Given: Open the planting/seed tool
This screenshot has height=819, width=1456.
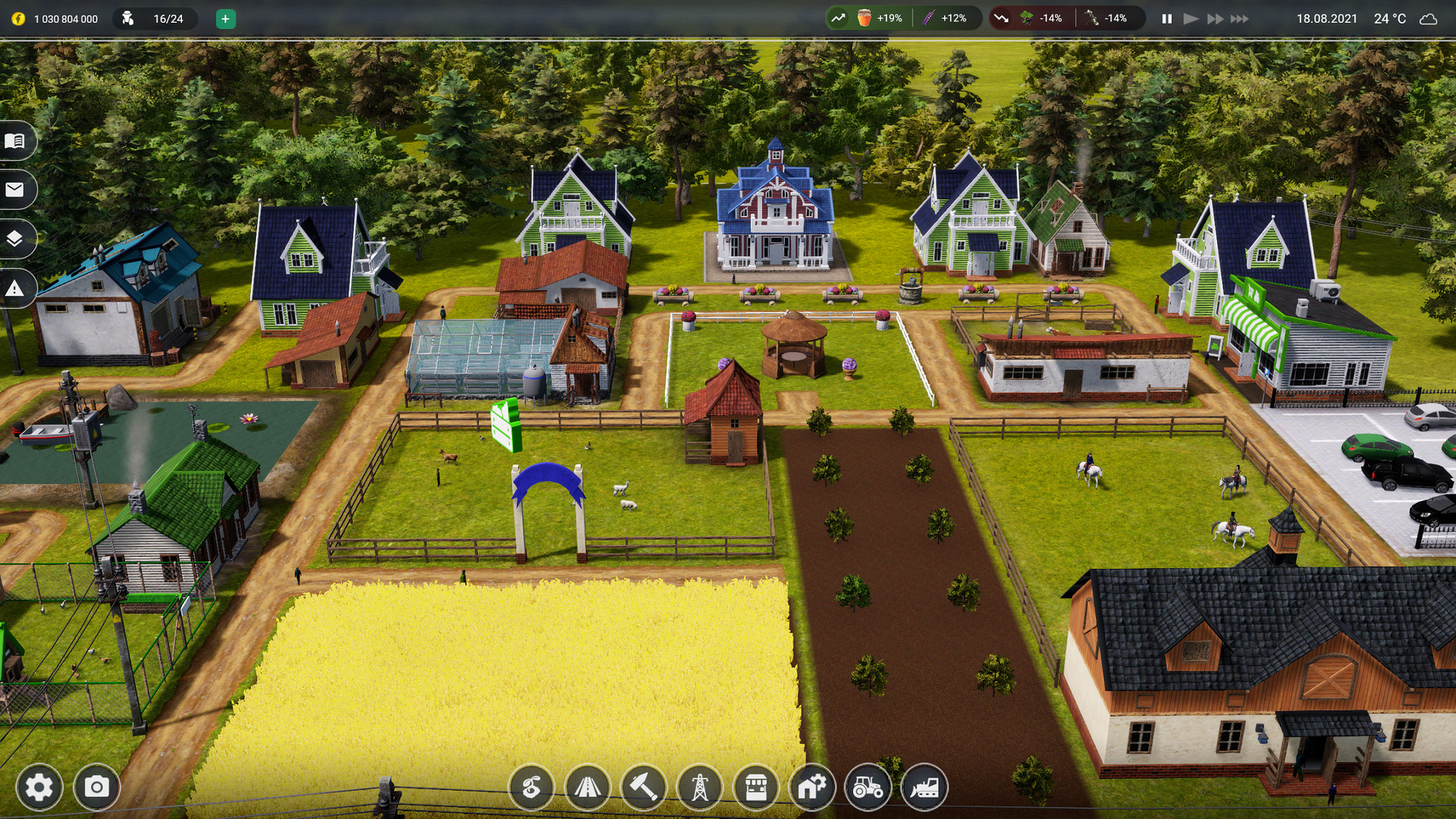Looking at the screenshot, I should point(532,788).
